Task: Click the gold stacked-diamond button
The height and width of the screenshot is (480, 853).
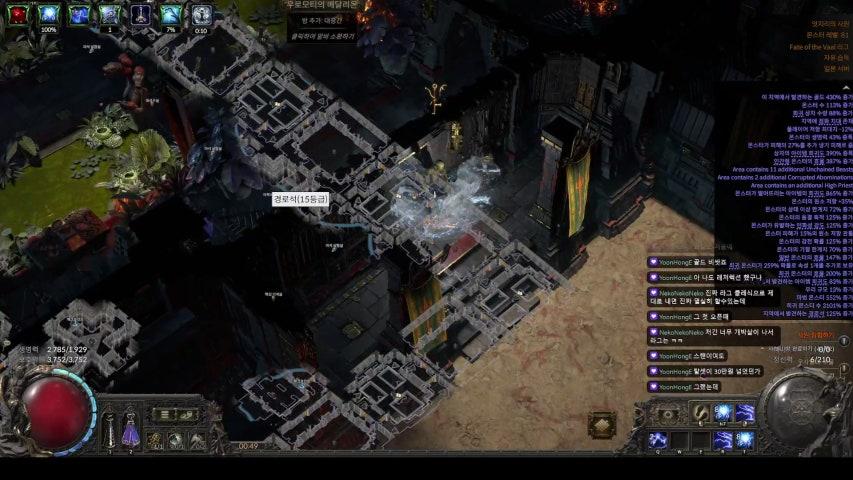Action: [602, 426]
